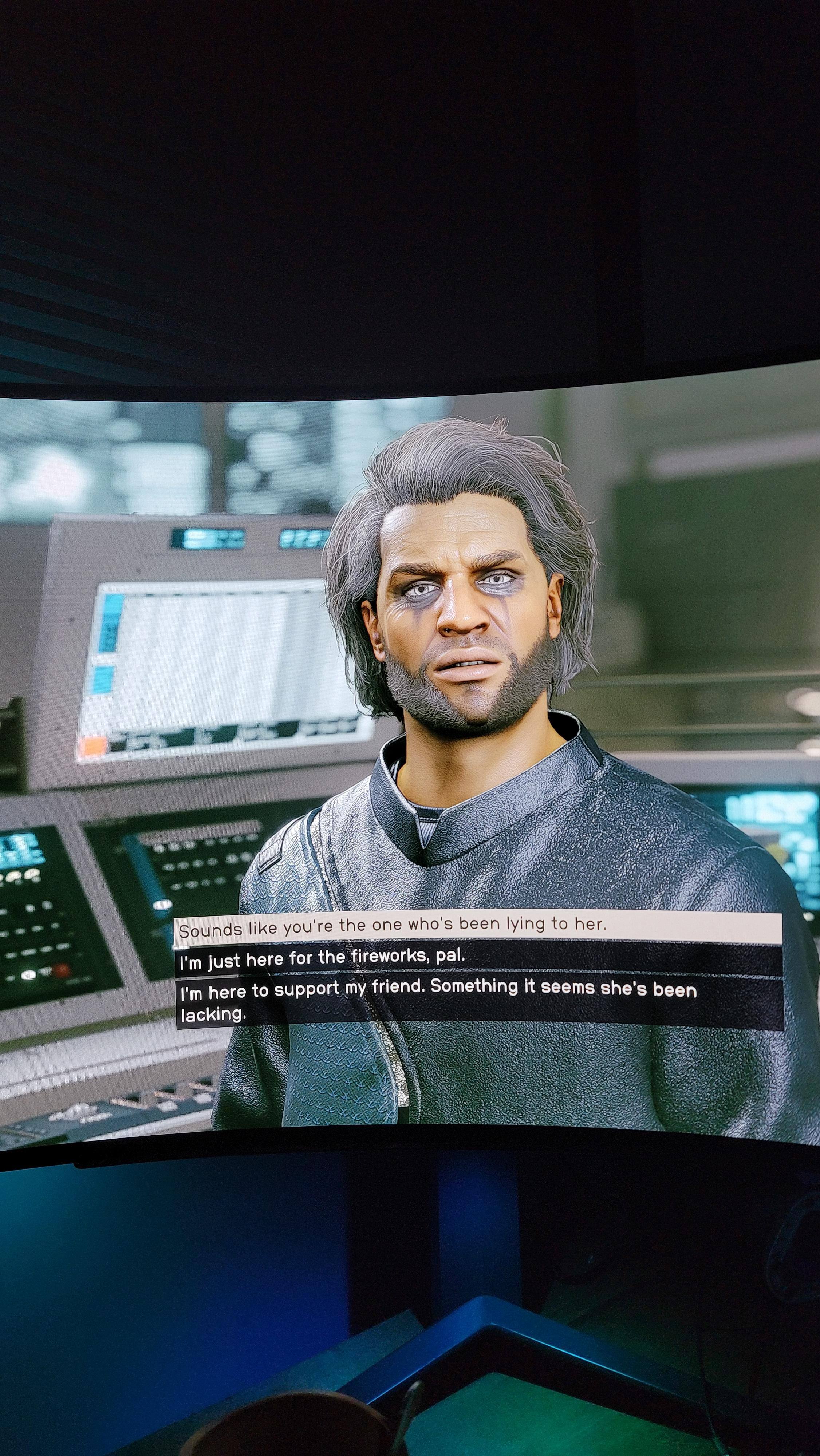Pick the "I'm here to support my friend" response
The image size is (820, 1456).
click(438, 1001)
